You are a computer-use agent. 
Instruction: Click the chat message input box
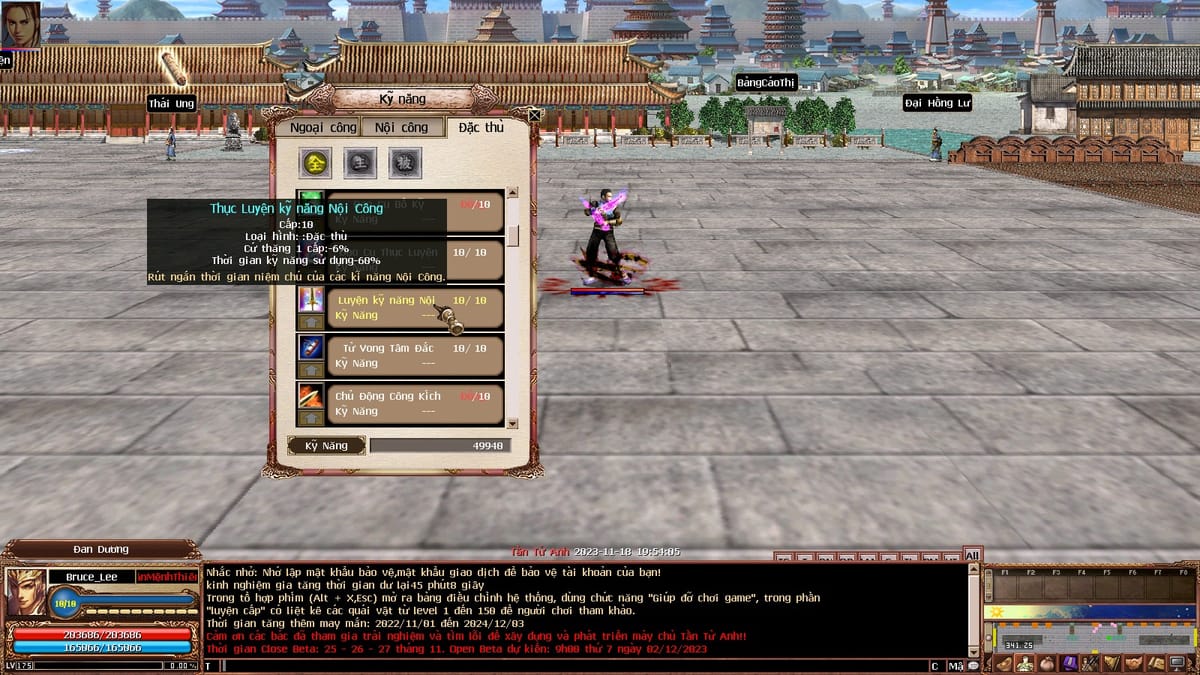[570, 665]
